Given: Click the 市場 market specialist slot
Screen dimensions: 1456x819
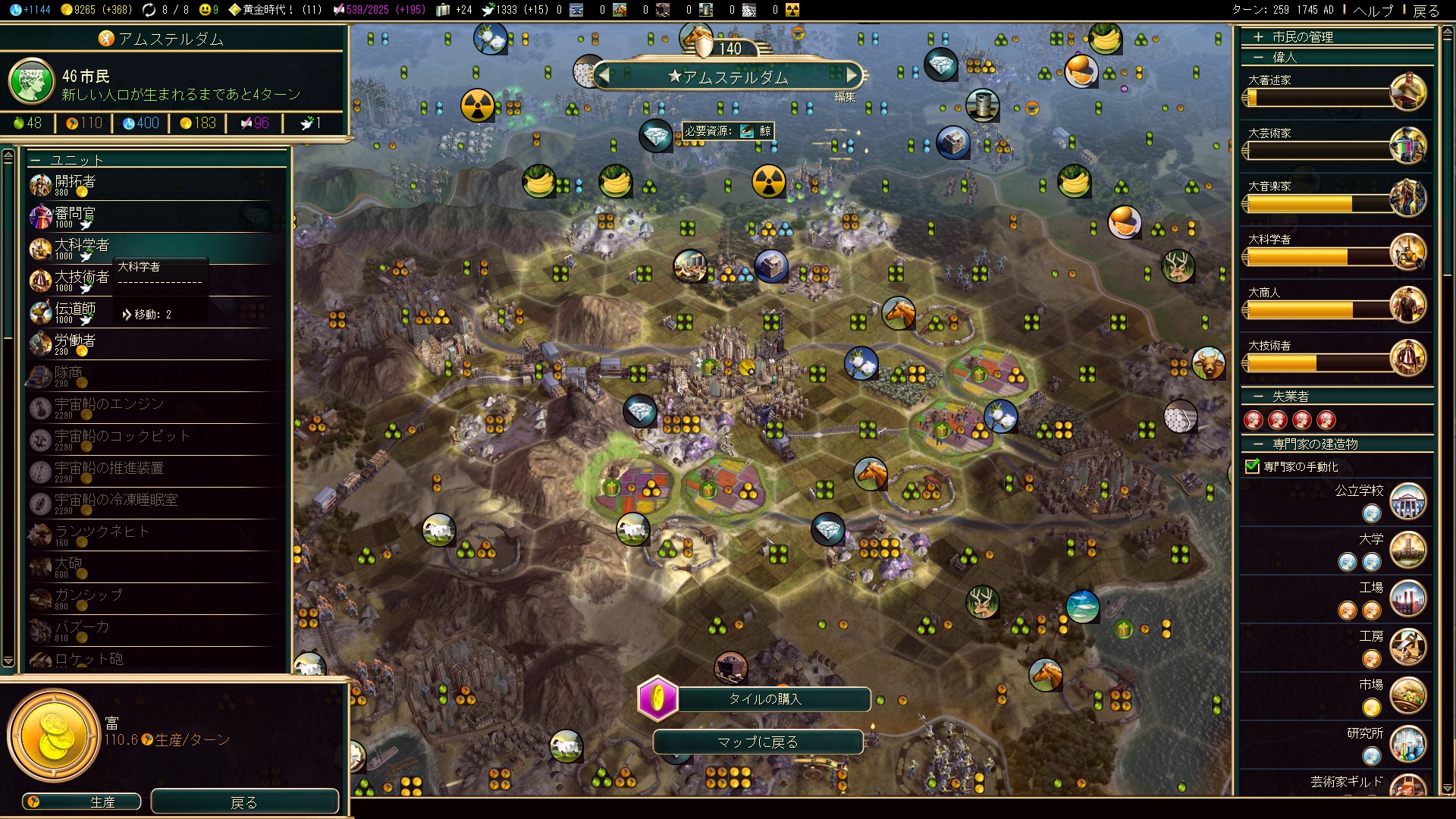Looking at the screenshot, I should pyautogui.click(x=1372, y=708).
